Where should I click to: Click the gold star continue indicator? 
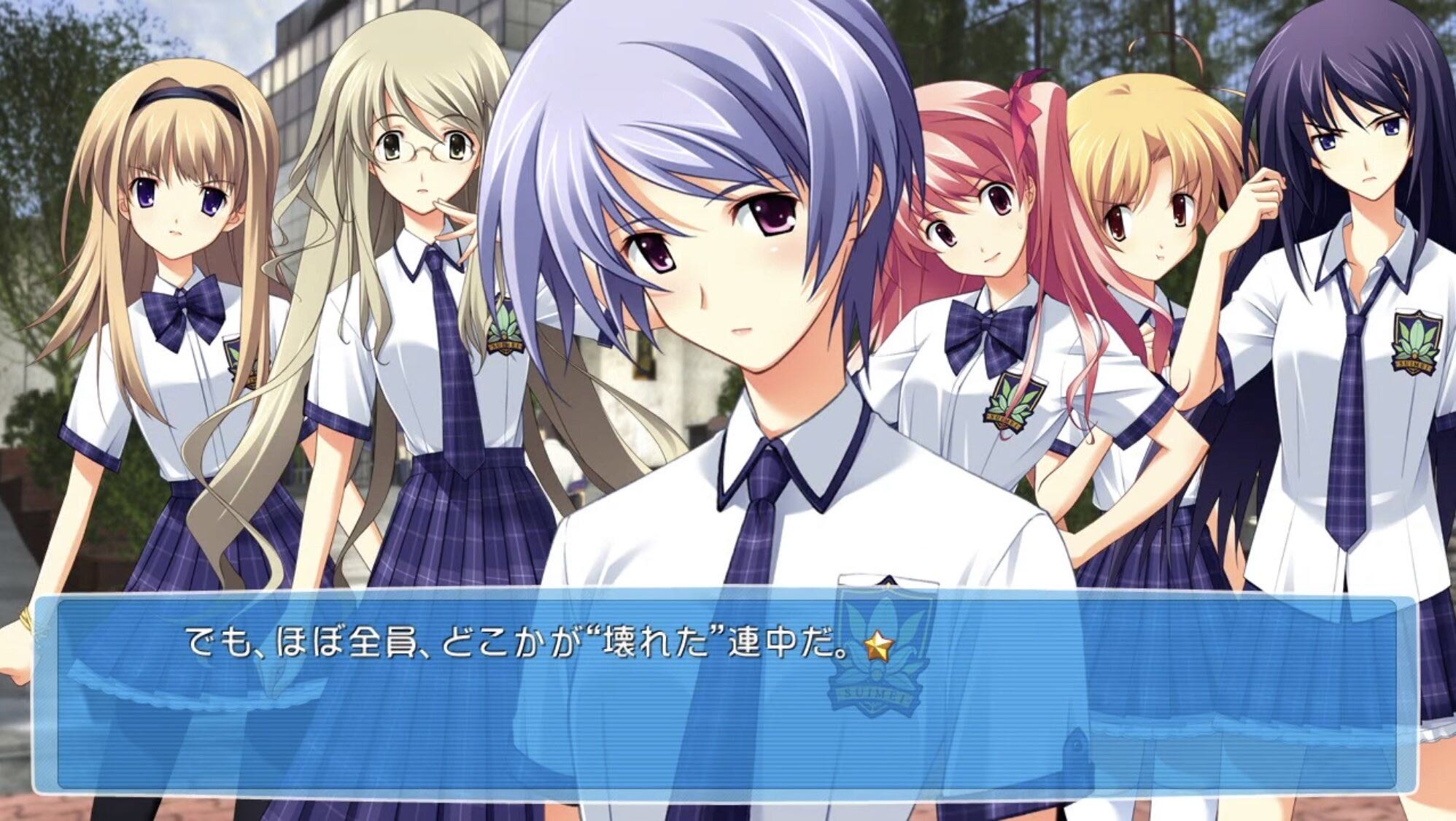879,646
